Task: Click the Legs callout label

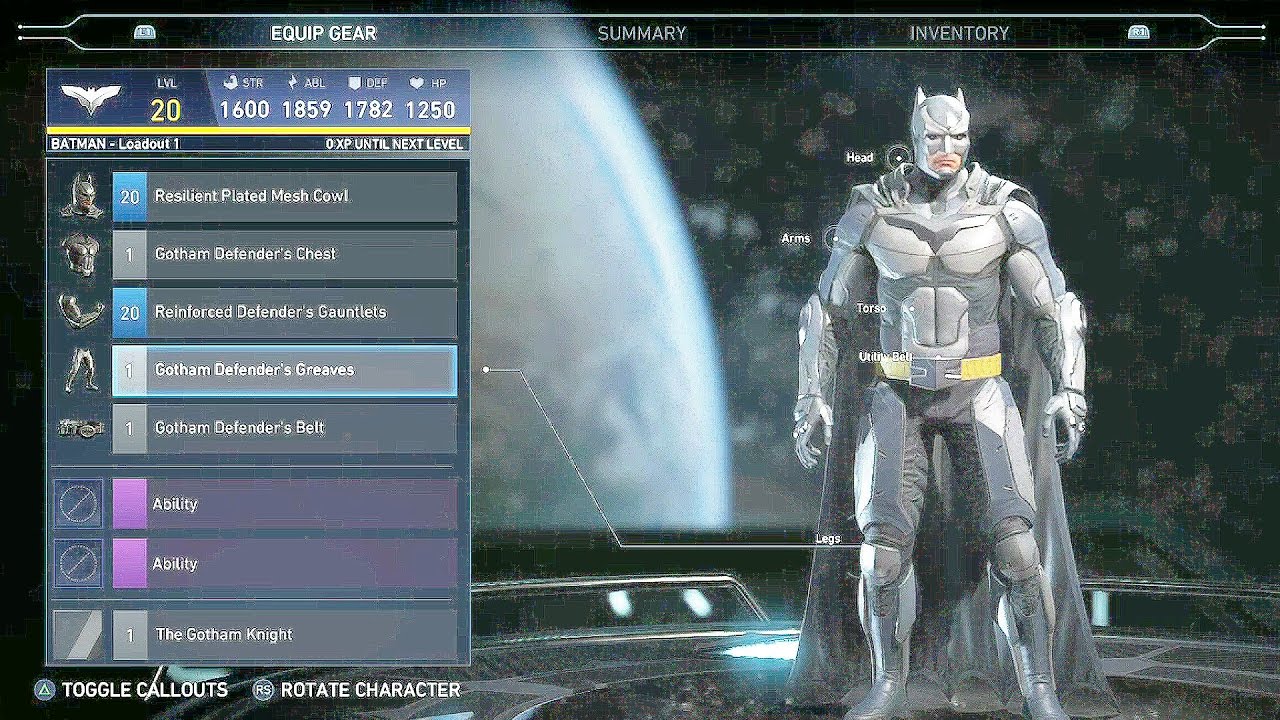Action: point(828,539)
